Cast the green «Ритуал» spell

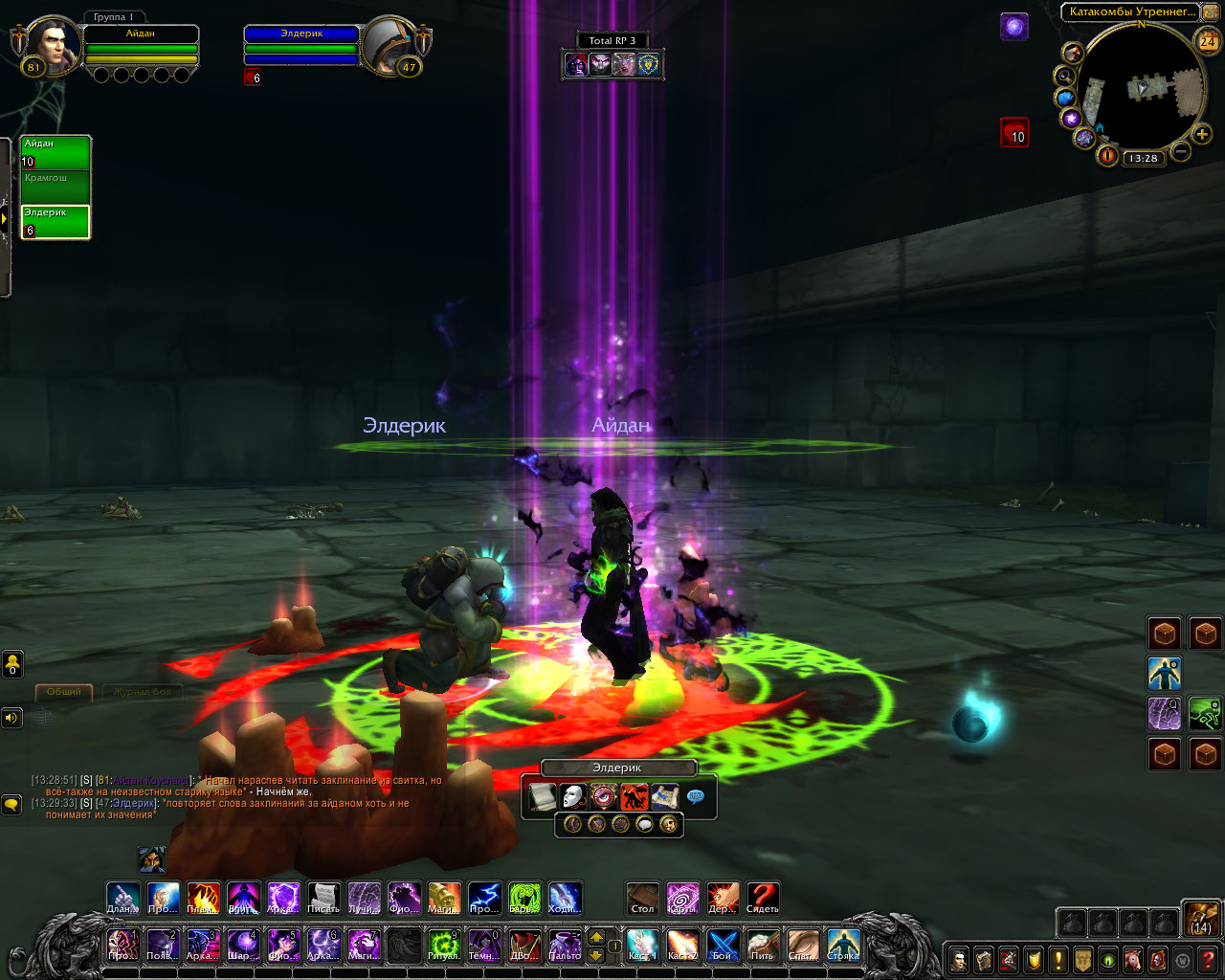pyautogui.click(x=443, y=945)
